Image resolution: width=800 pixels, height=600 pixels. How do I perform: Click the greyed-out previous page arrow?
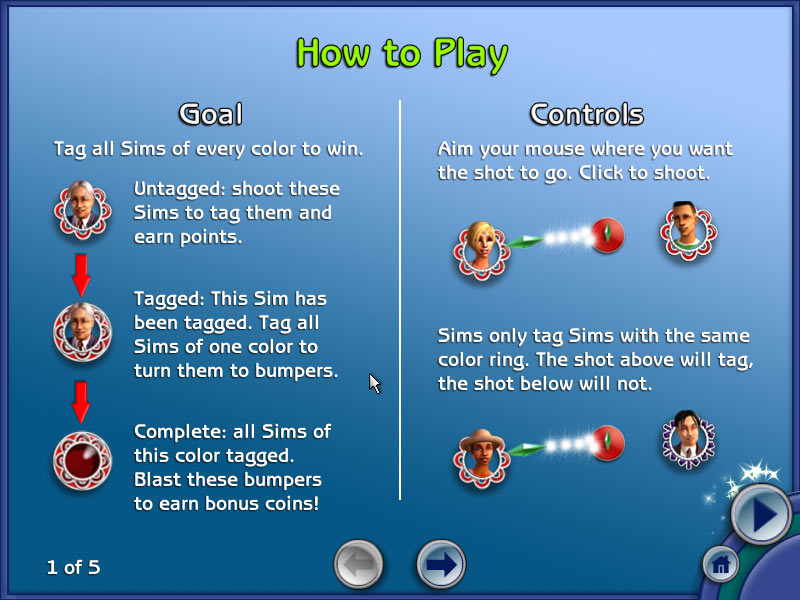[358, 564]
